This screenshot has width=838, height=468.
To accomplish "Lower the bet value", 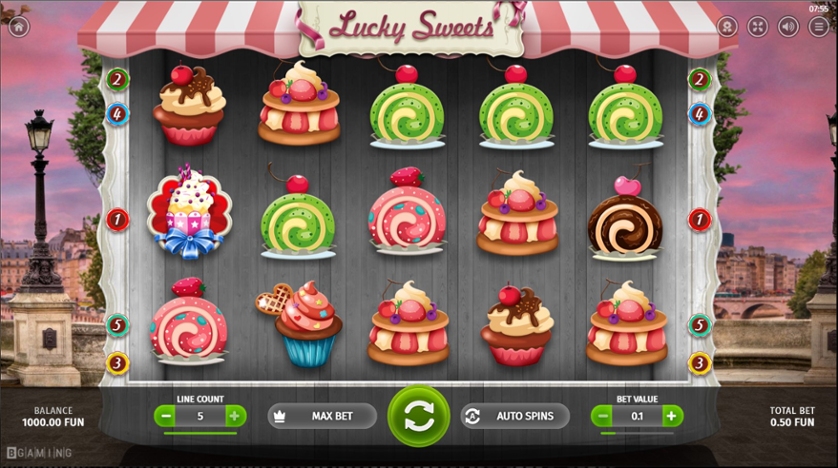I will (602, 416).
